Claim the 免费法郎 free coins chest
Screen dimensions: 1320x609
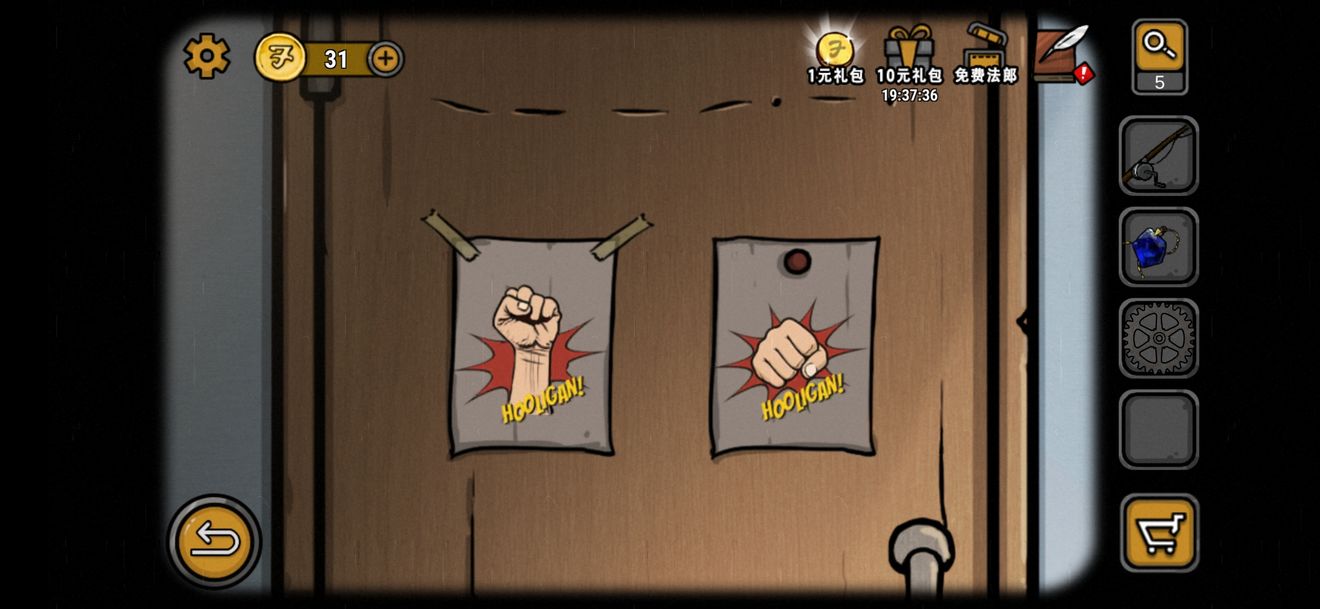985,56
